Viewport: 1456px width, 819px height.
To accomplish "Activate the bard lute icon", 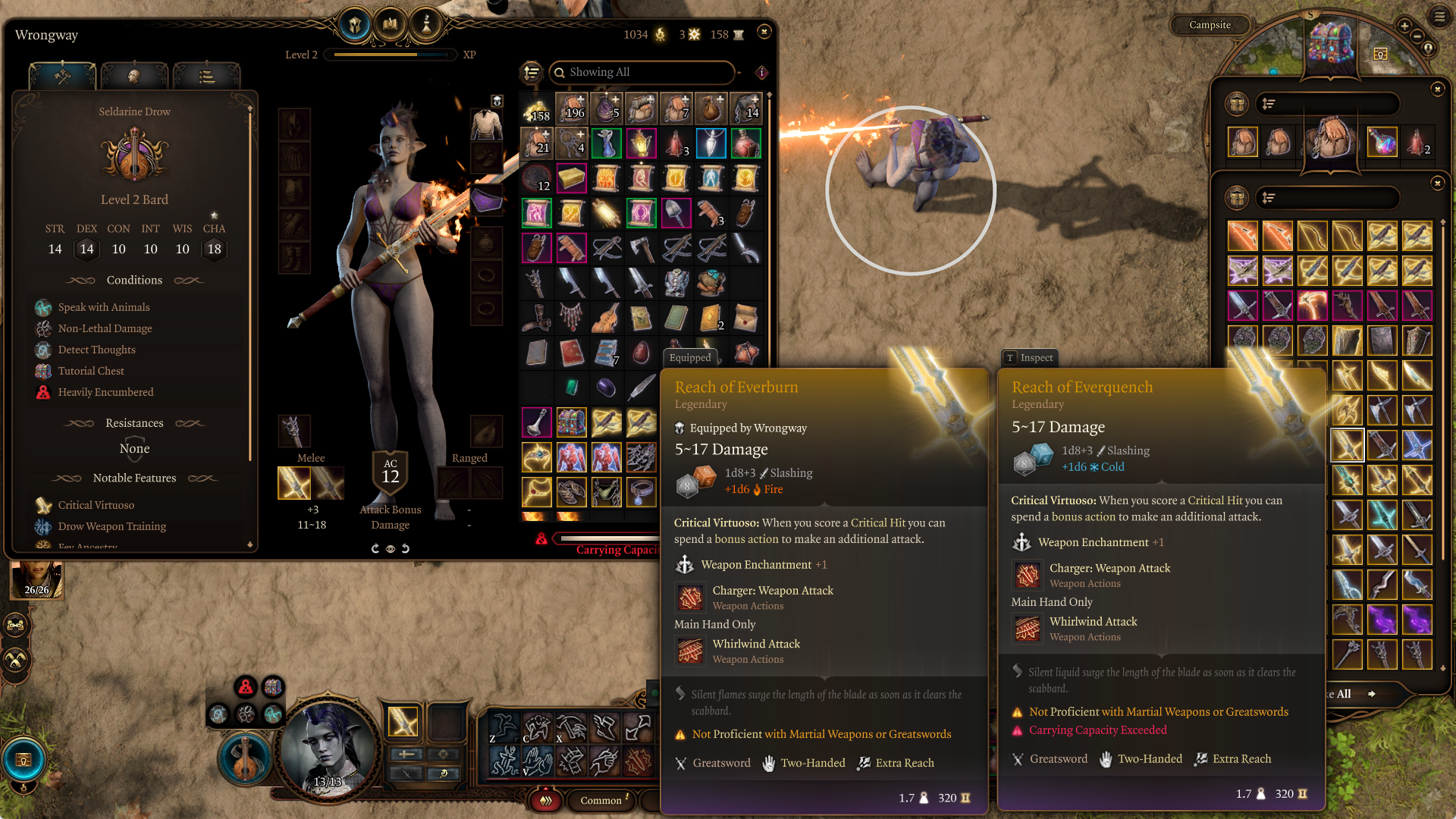I will point(244,758).
